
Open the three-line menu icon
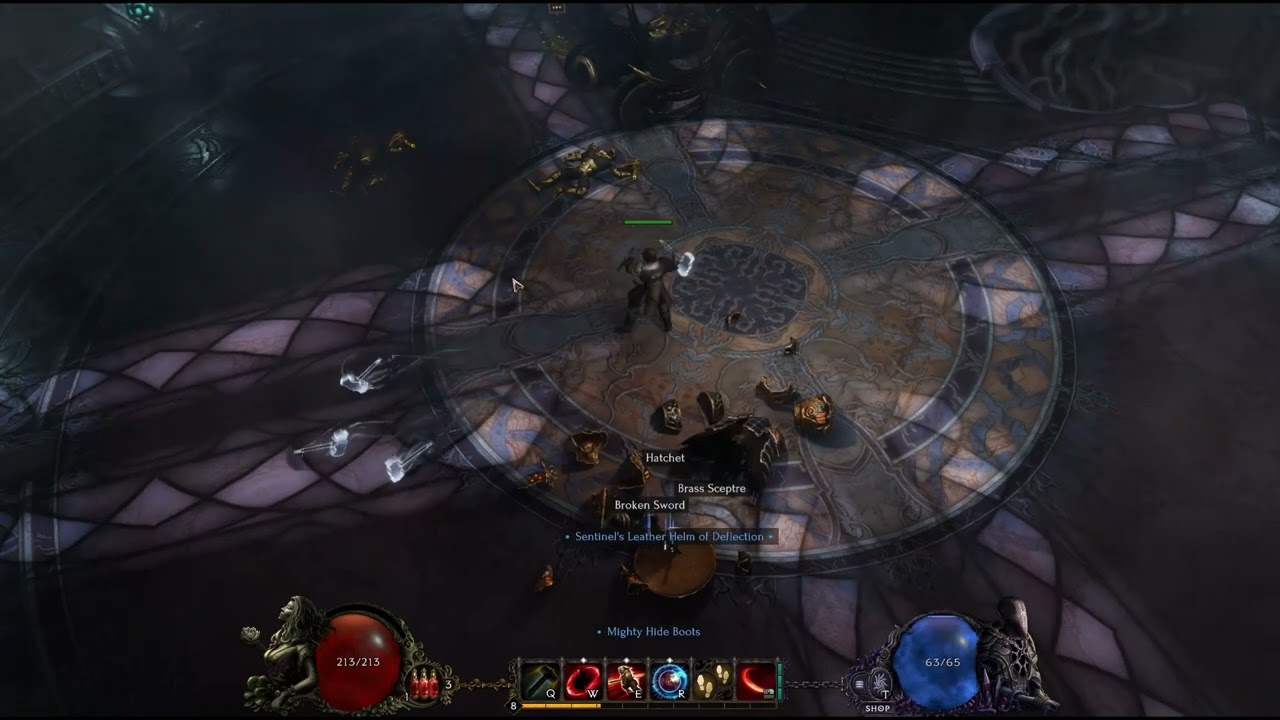[x=859, y=684]
